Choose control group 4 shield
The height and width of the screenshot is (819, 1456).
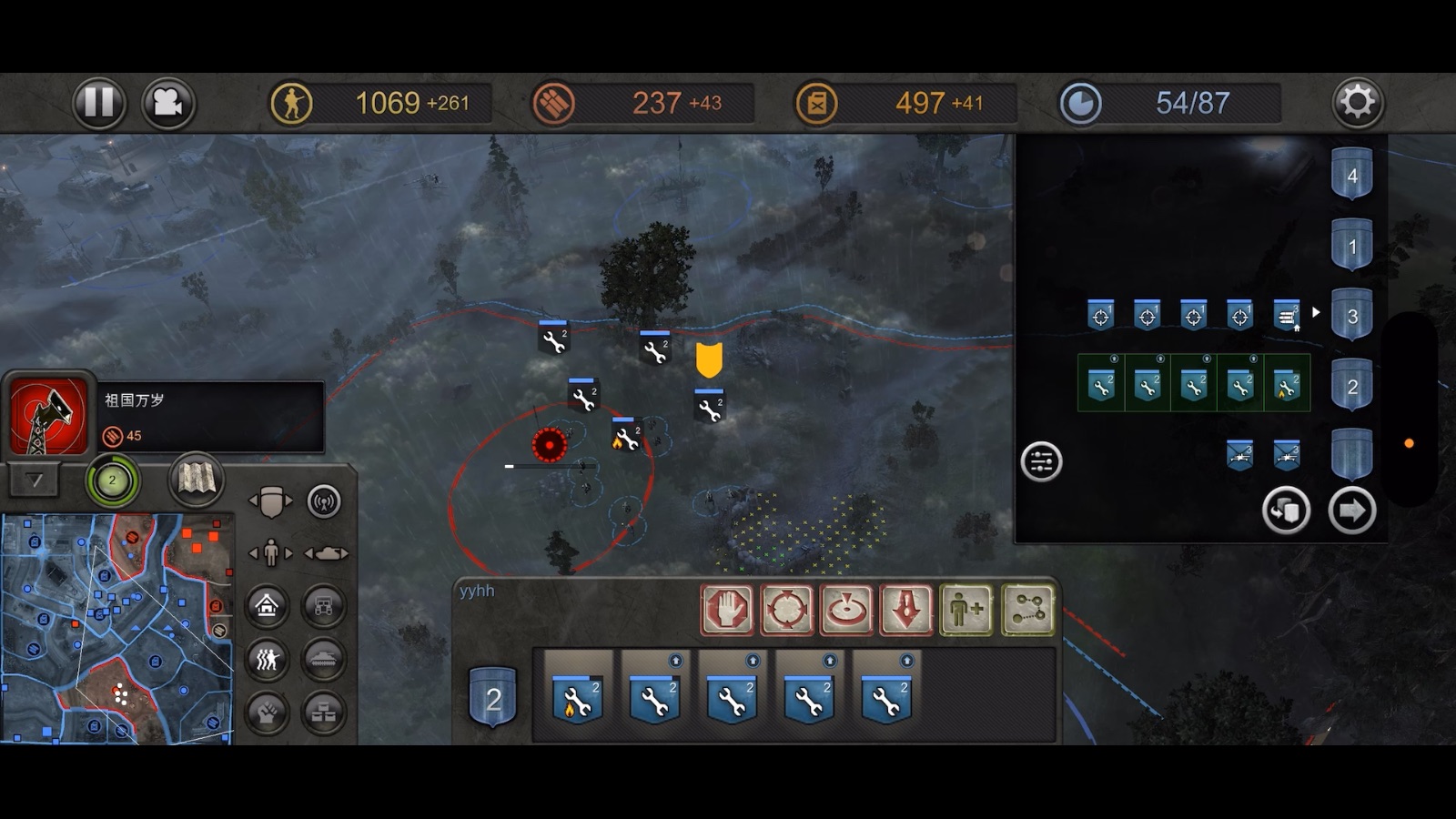(1351, 175)
